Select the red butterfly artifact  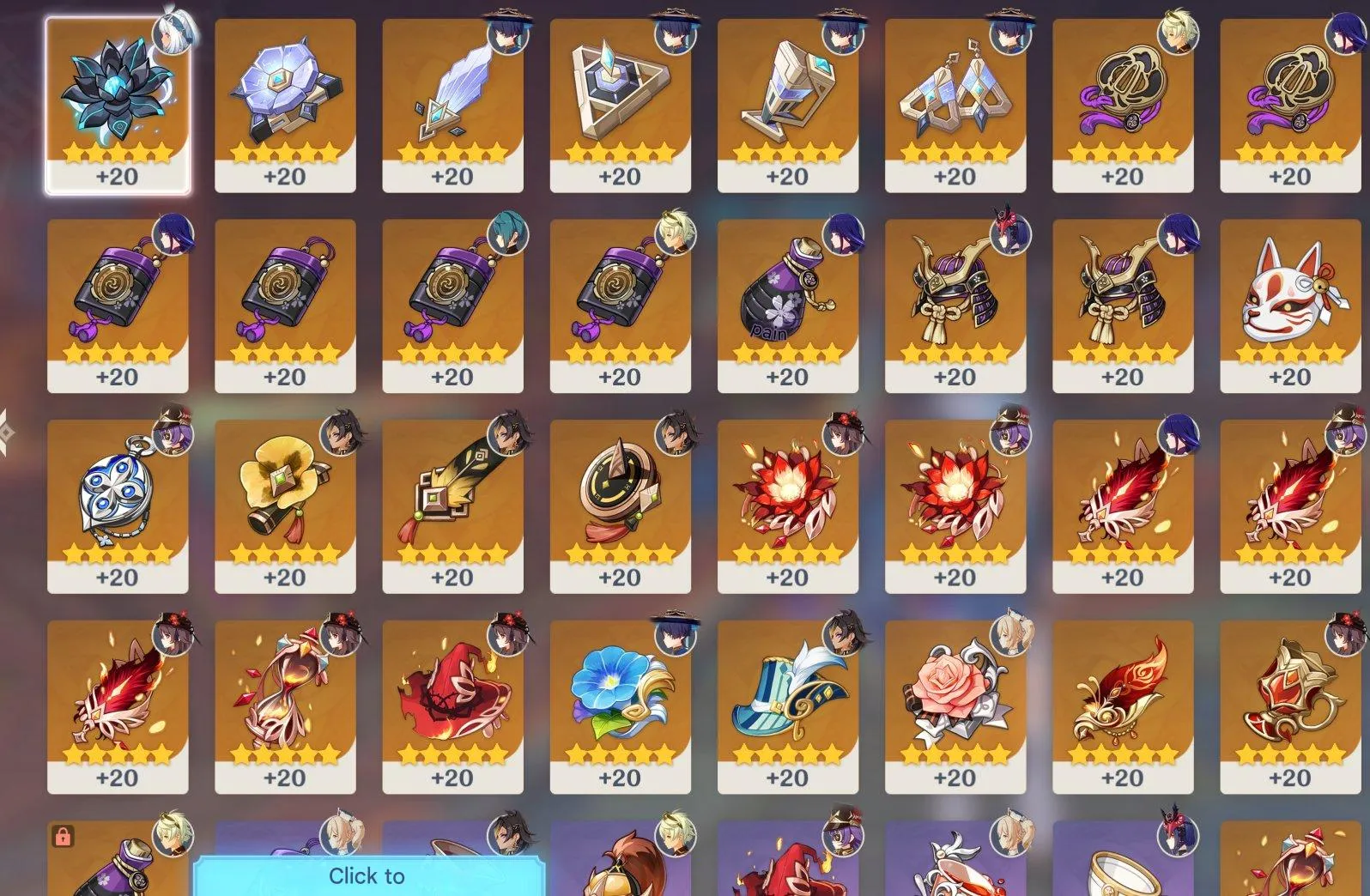tap(1120, 695)
